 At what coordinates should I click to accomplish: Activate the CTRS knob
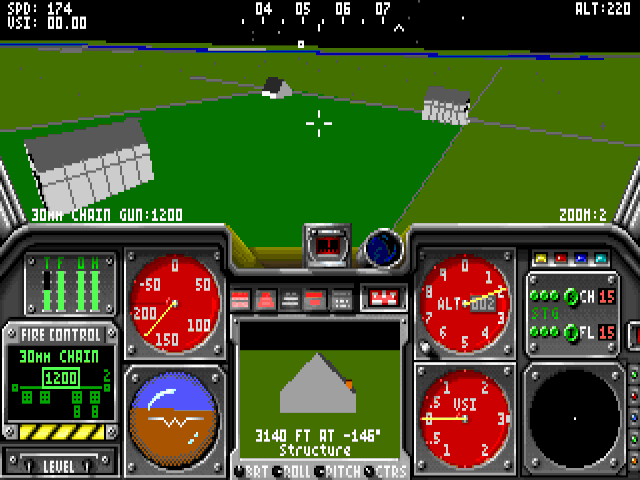coord(370,471)
